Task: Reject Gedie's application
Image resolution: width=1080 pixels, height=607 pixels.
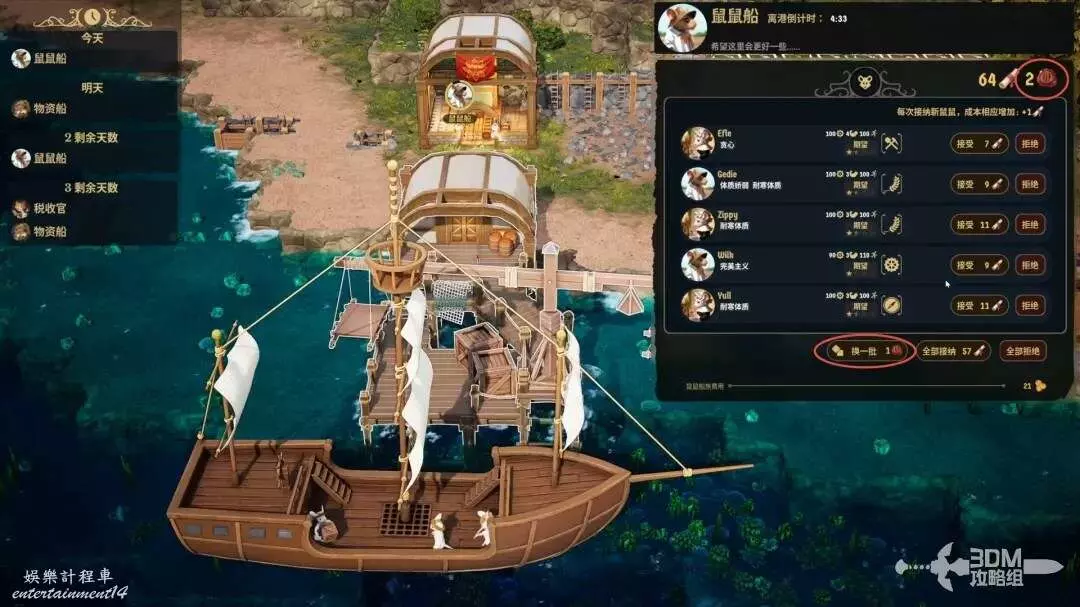Action: click(1030, 184)
